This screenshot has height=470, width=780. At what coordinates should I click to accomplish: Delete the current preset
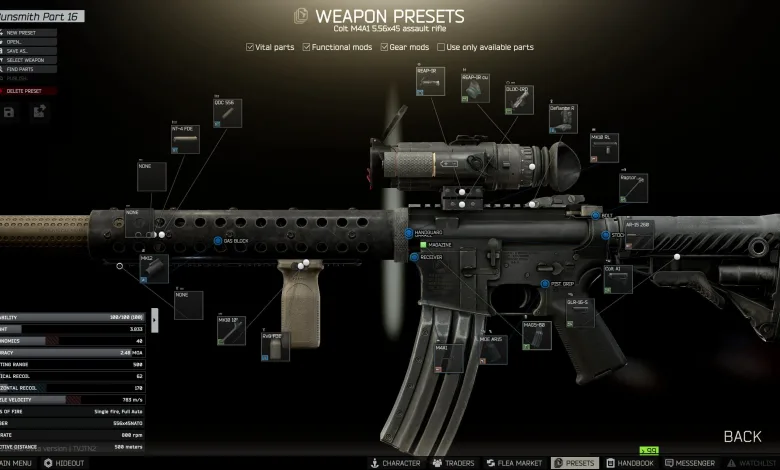(x=26, y=91)
